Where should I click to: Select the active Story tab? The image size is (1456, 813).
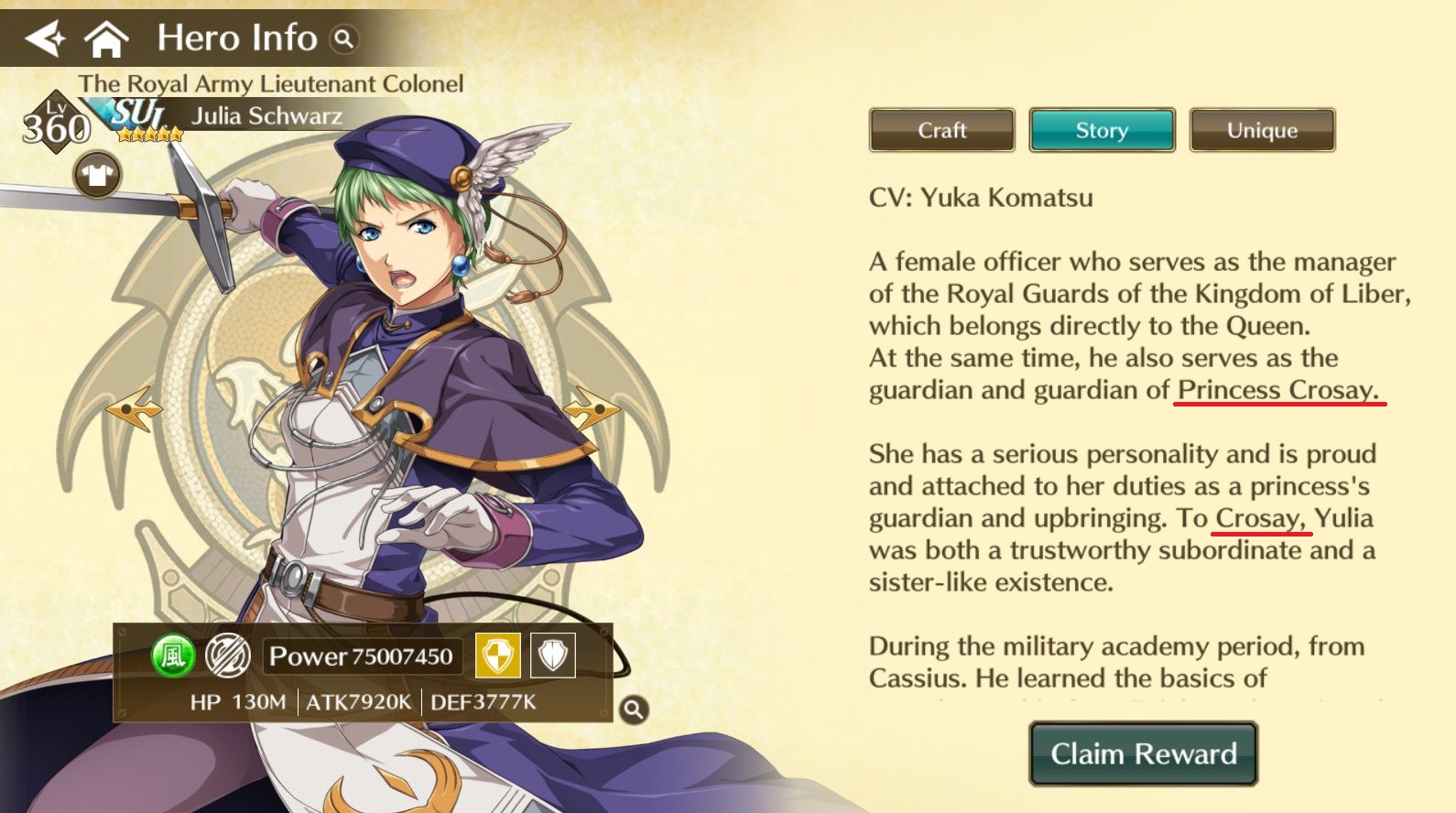(1102, 129)
